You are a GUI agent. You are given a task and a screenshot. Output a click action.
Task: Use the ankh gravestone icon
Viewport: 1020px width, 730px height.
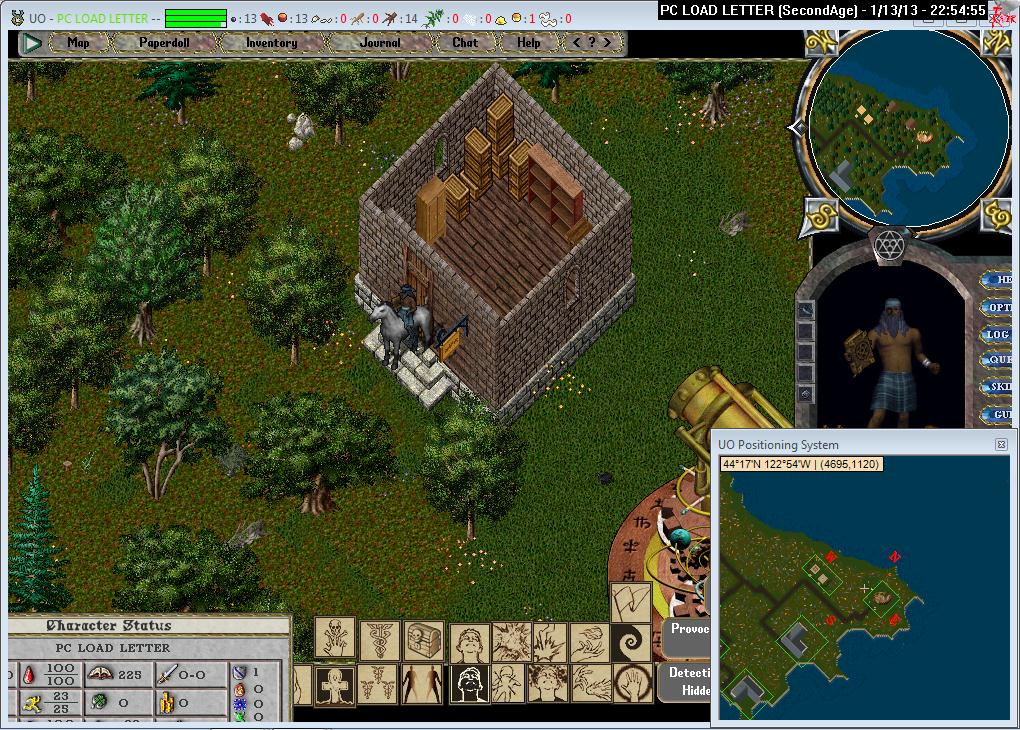335,685
